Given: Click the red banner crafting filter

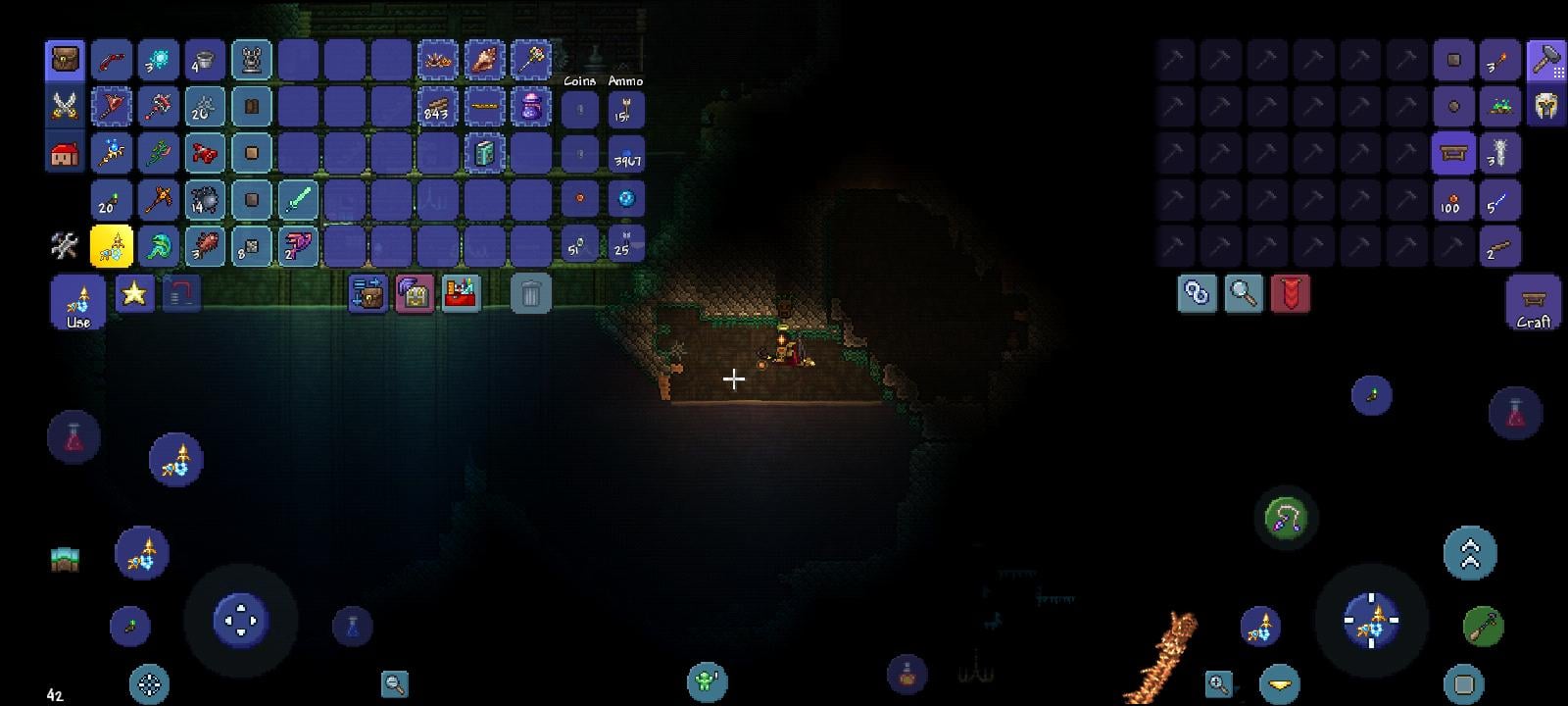Looking at the screenshot, I should click(1290, 293).
